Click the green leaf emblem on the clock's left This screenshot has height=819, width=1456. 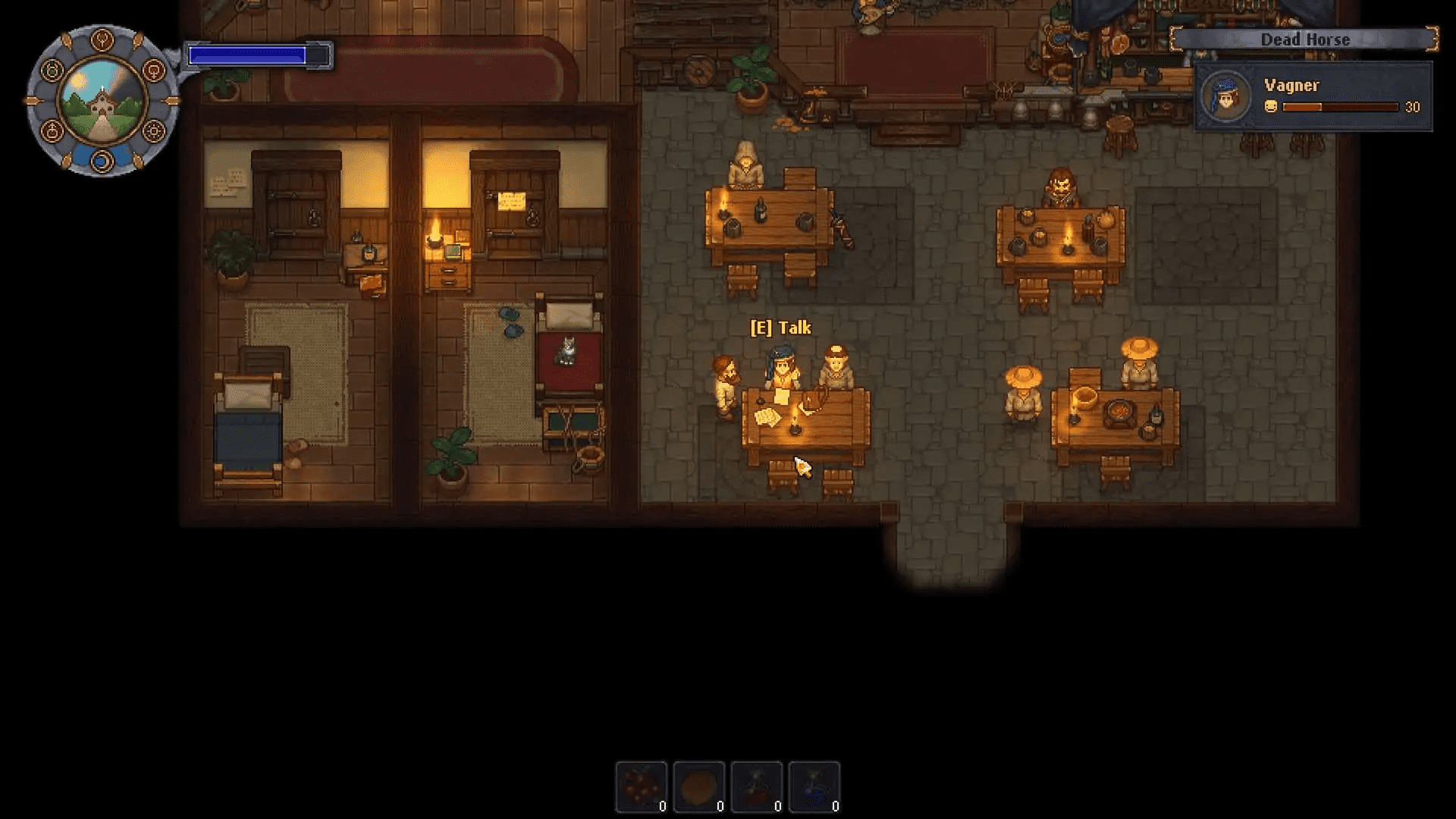[x=52, y=70]
